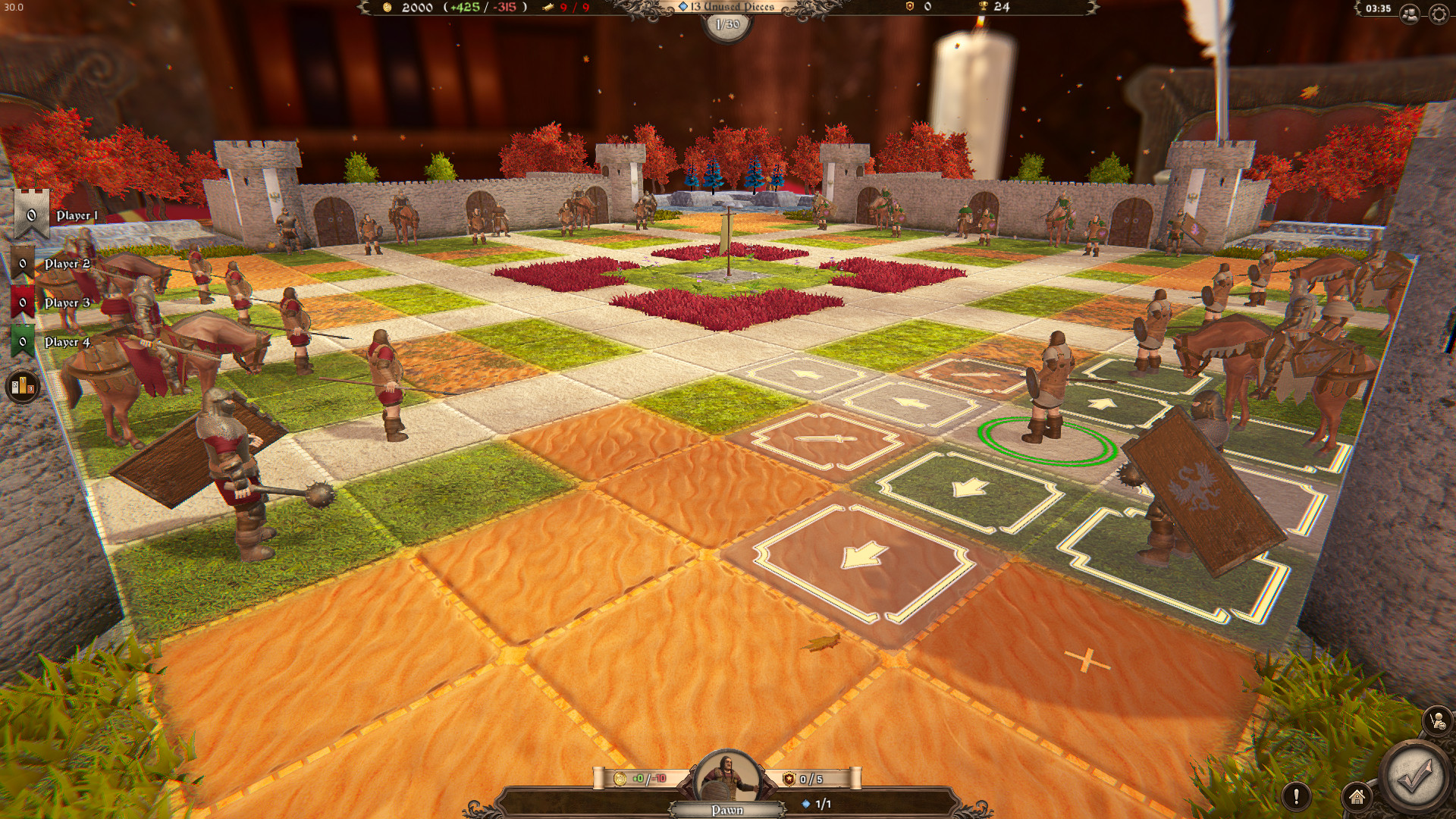Toggle the Player 3 red banner
The width and height of the screenshot is (1456, 819).
[x=23, y=302]
